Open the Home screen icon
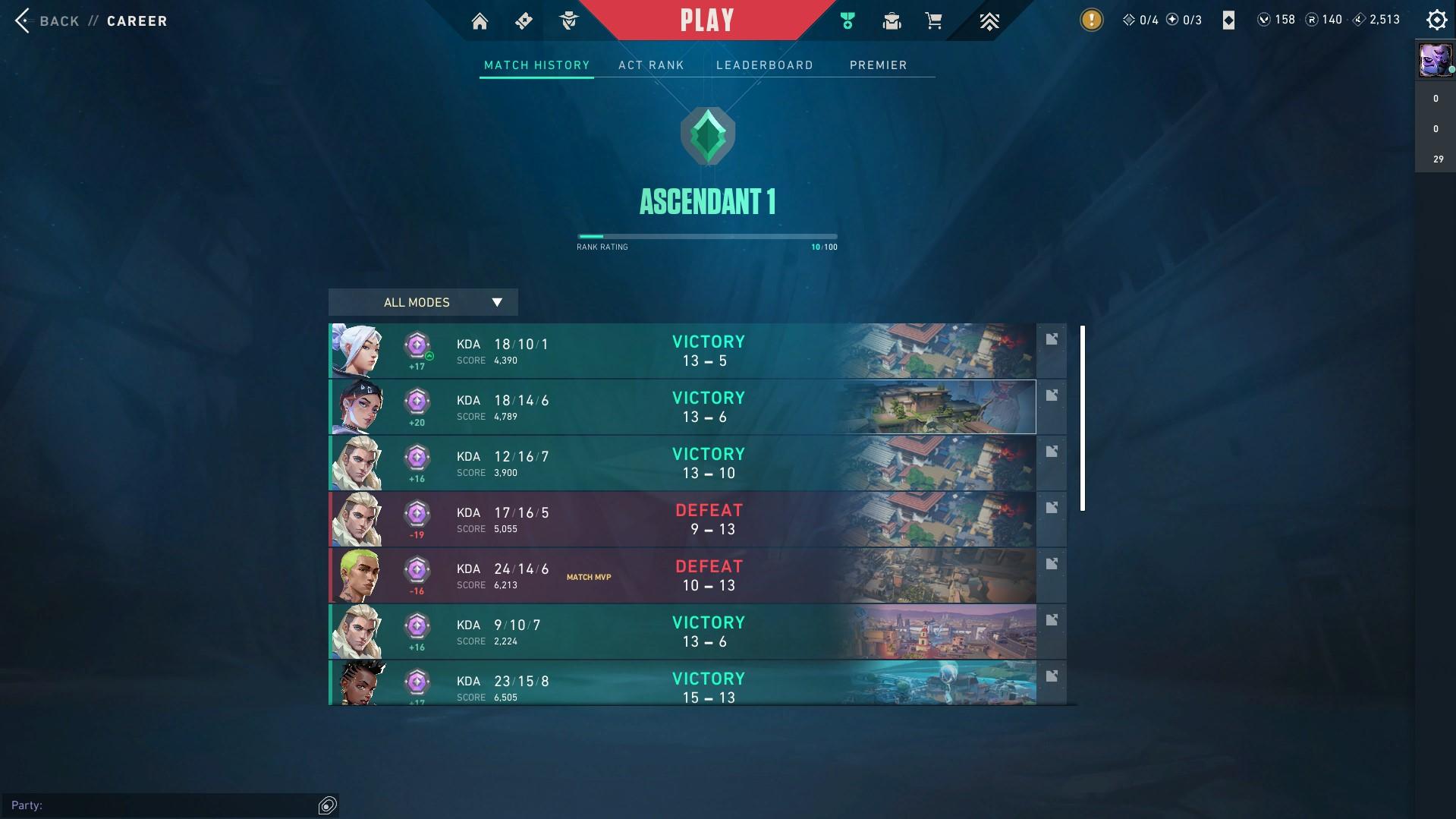The width and height of the screenshot is (1456, 819). (x=480, y=21)
